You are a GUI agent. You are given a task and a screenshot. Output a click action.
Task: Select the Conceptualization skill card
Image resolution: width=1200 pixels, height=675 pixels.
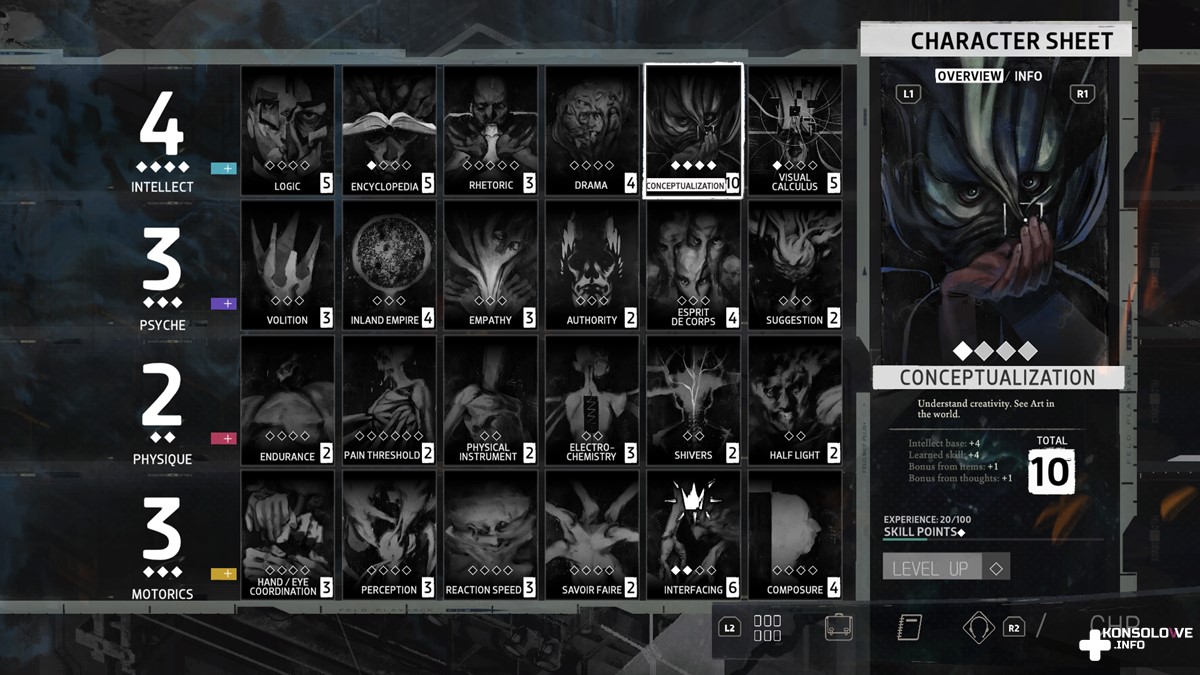tap(693, 130)
